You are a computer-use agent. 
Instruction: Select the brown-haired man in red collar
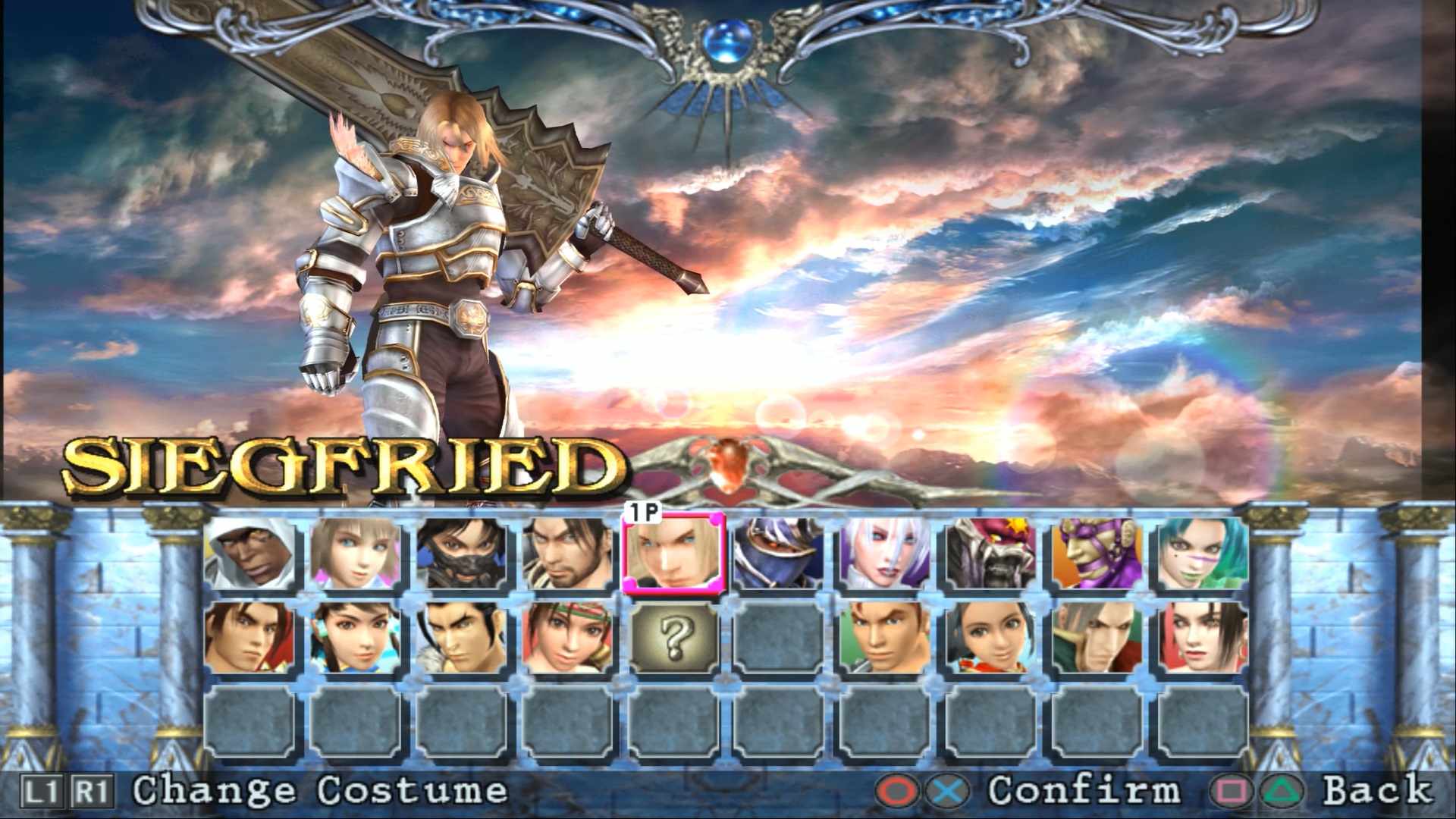point(249,638)
